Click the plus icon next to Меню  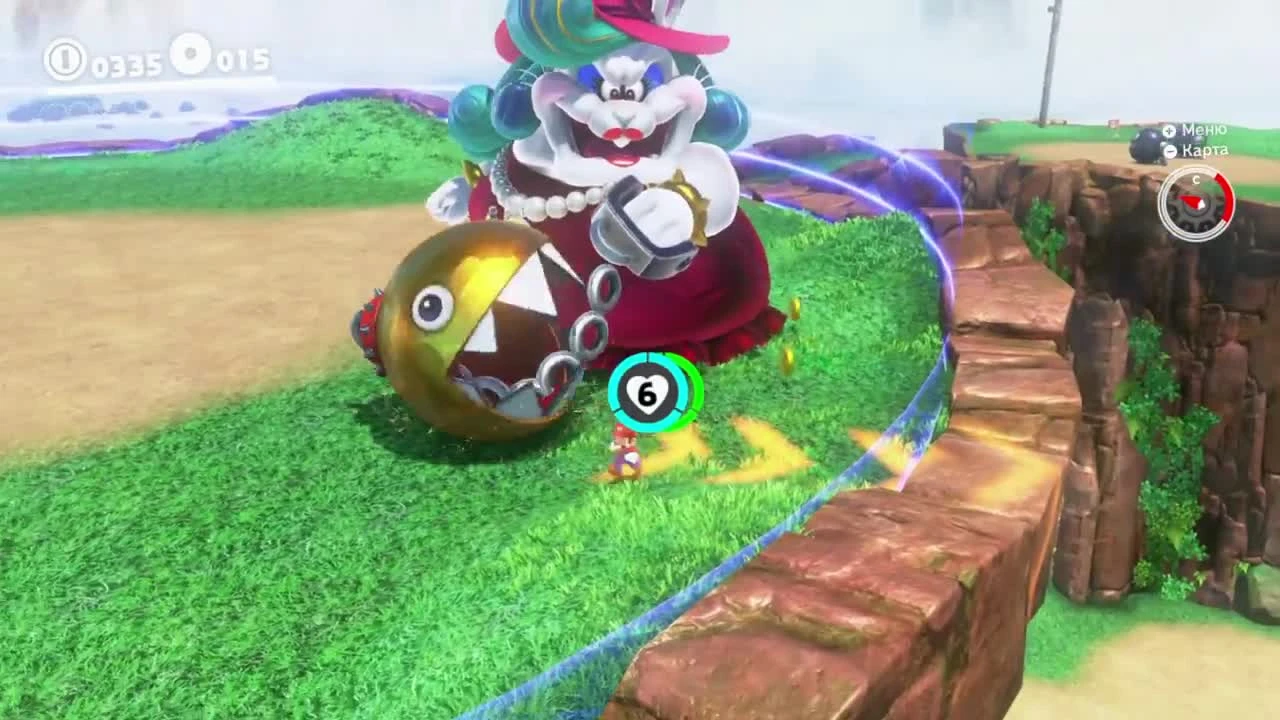tap(1169, 131)
